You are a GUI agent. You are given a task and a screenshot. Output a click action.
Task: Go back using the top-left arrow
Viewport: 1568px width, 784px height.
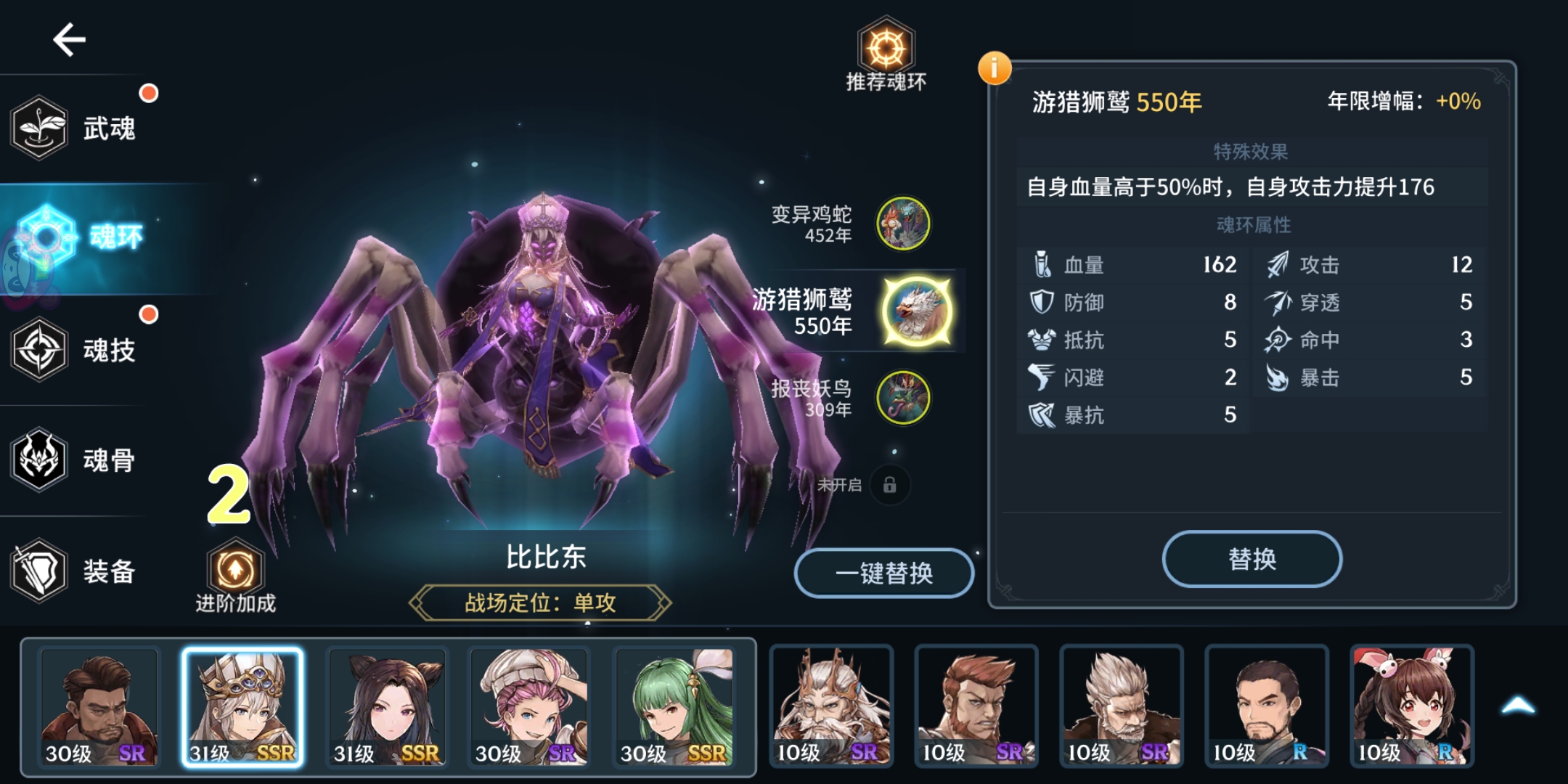coord(68,40)
